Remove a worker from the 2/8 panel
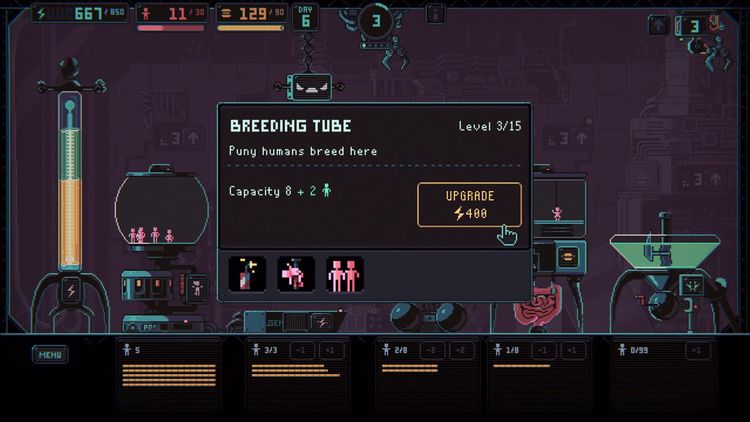The image size is (750, 422). pos(433,350)
